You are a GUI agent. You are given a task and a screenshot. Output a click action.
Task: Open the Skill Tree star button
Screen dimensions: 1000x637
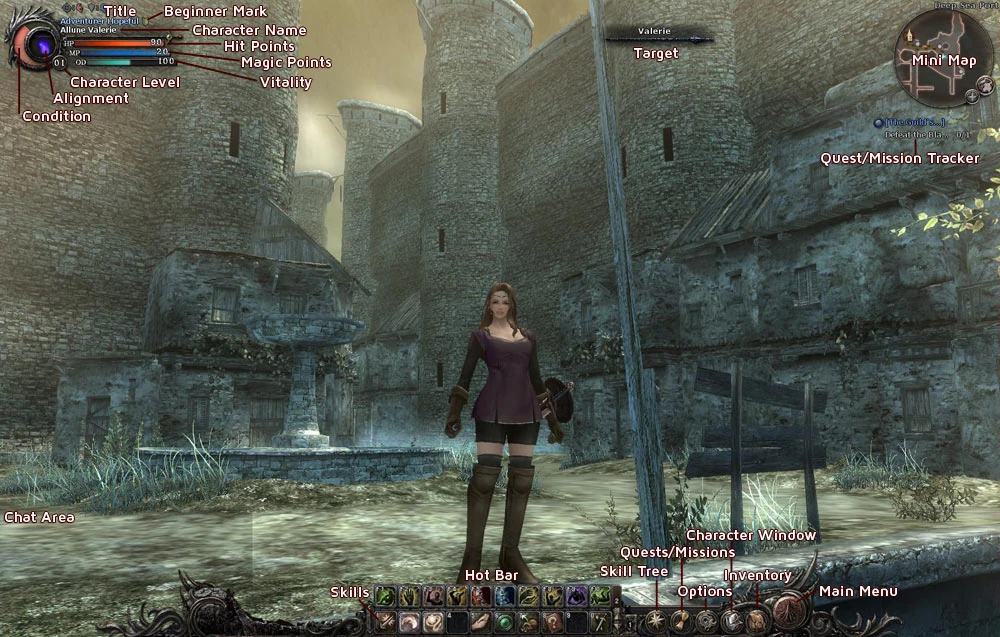(656, 621)
